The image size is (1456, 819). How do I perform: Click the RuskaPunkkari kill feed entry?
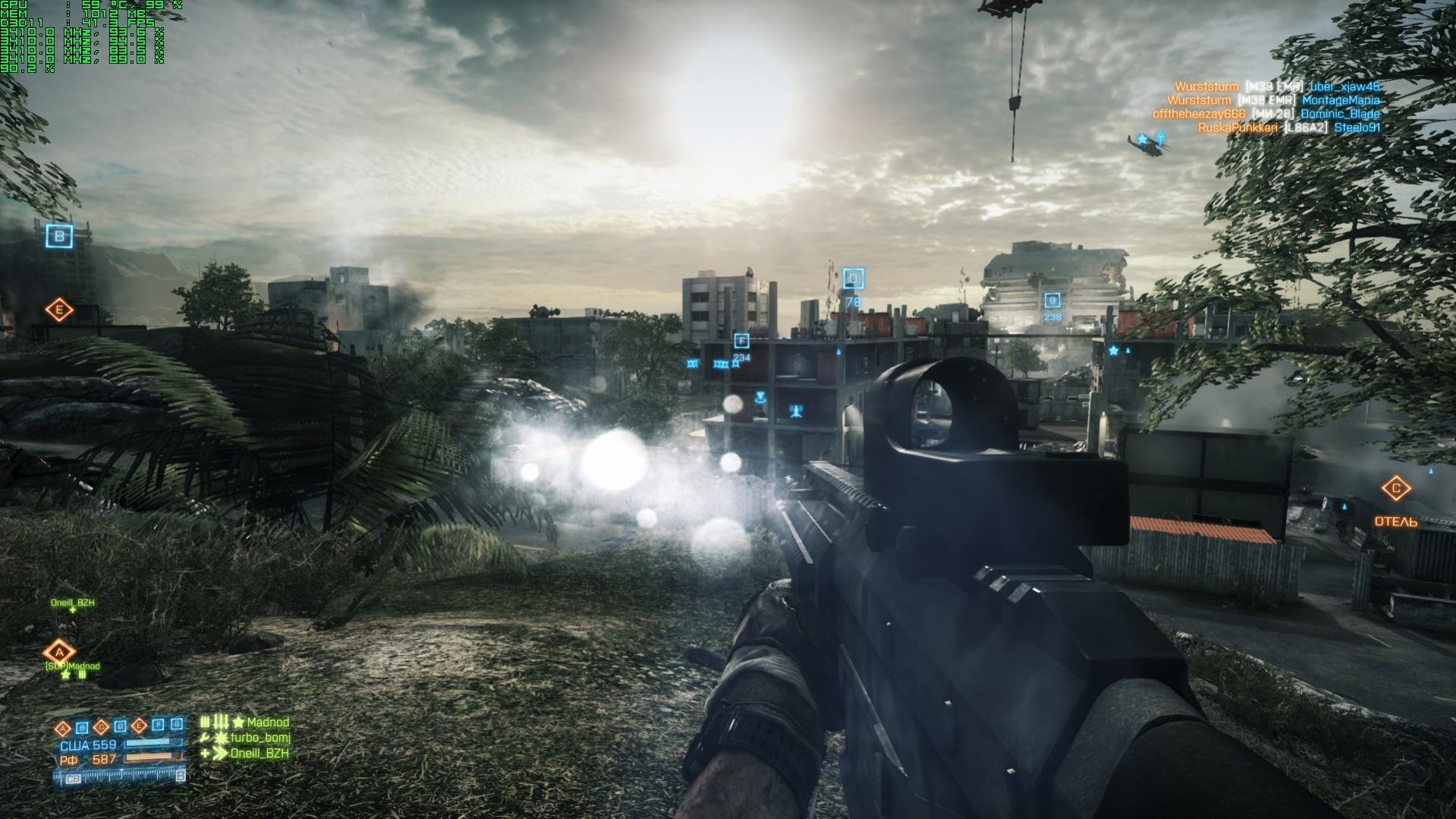coord(1288,128)
